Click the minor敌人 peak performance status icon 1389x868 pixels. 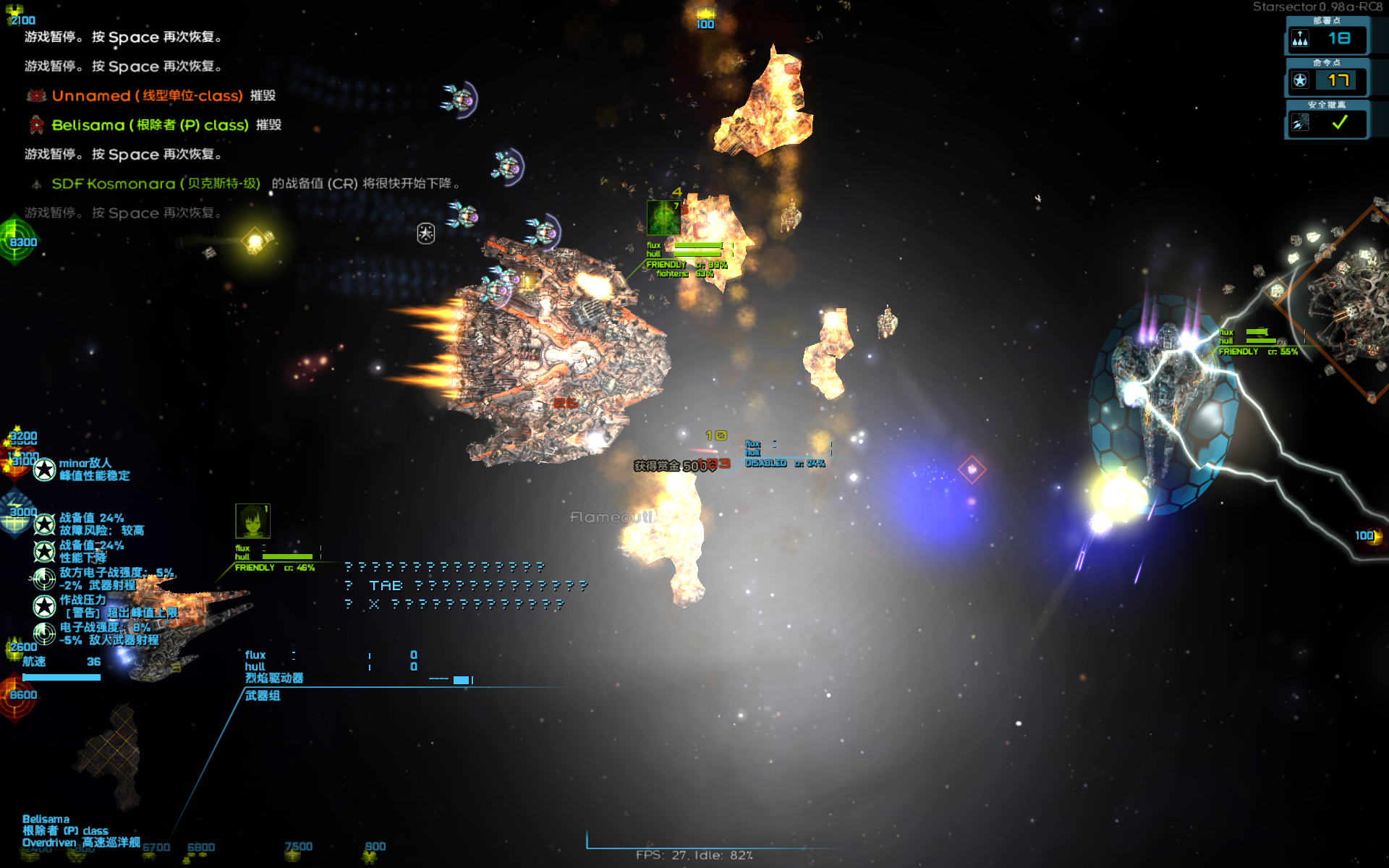45,469
